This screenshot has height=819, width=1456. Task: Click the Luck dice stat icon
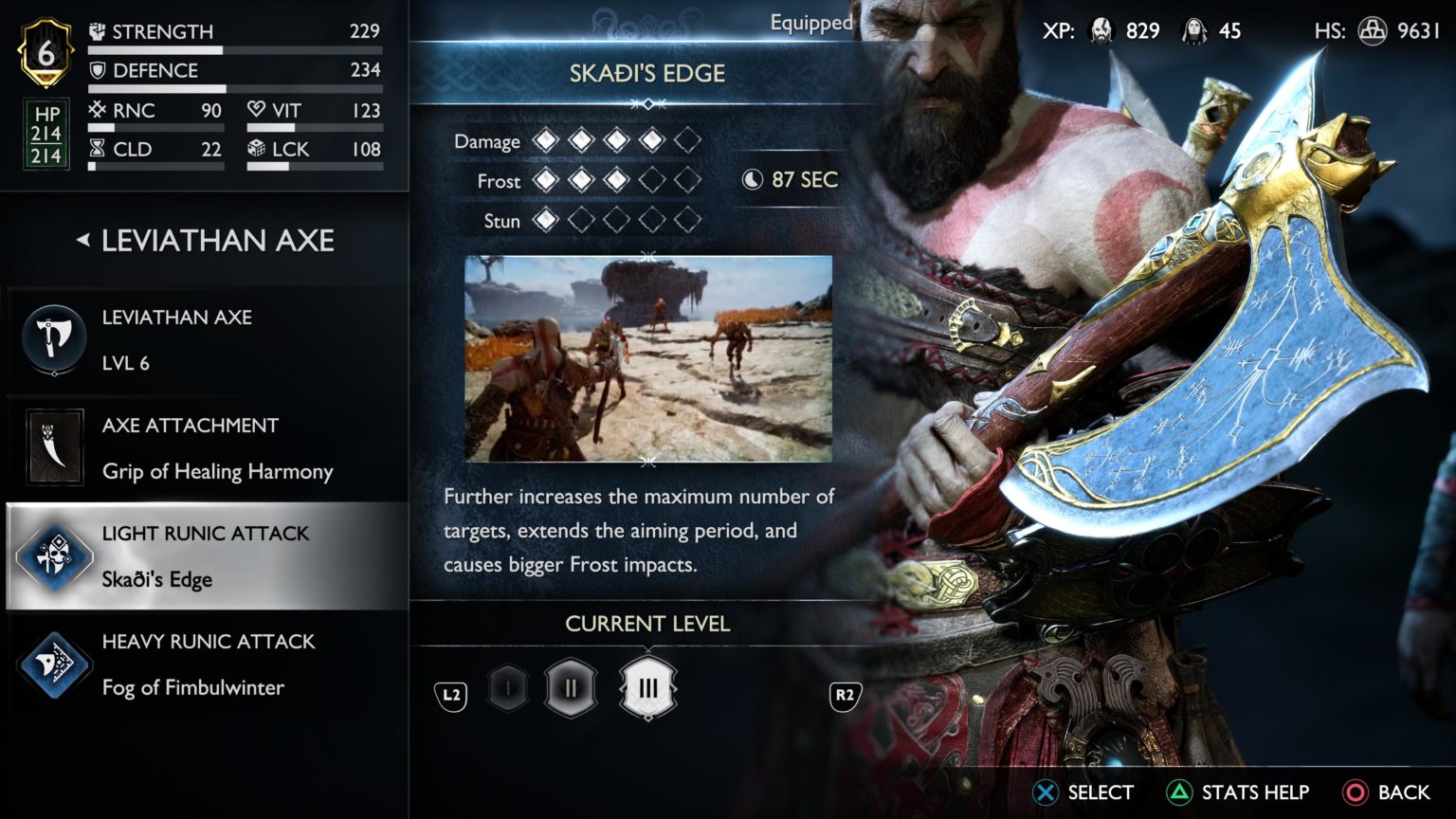[256, 149]
